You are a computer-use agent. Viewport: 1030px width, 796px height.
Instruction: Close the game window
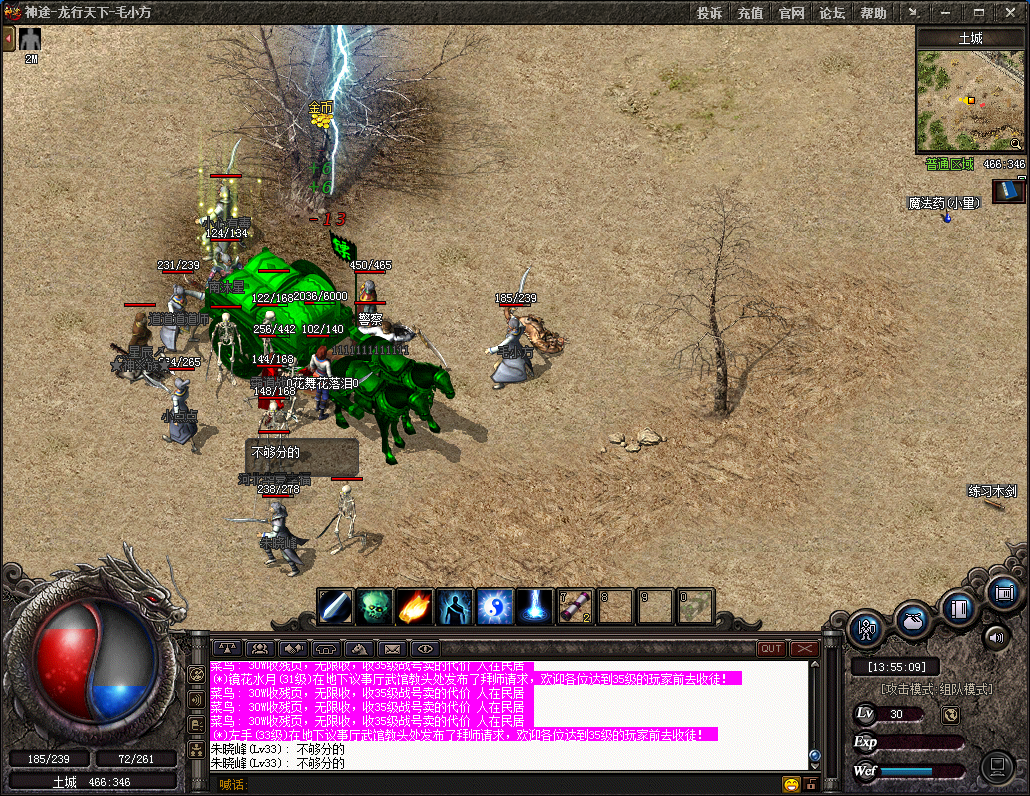click(1009, 13)
